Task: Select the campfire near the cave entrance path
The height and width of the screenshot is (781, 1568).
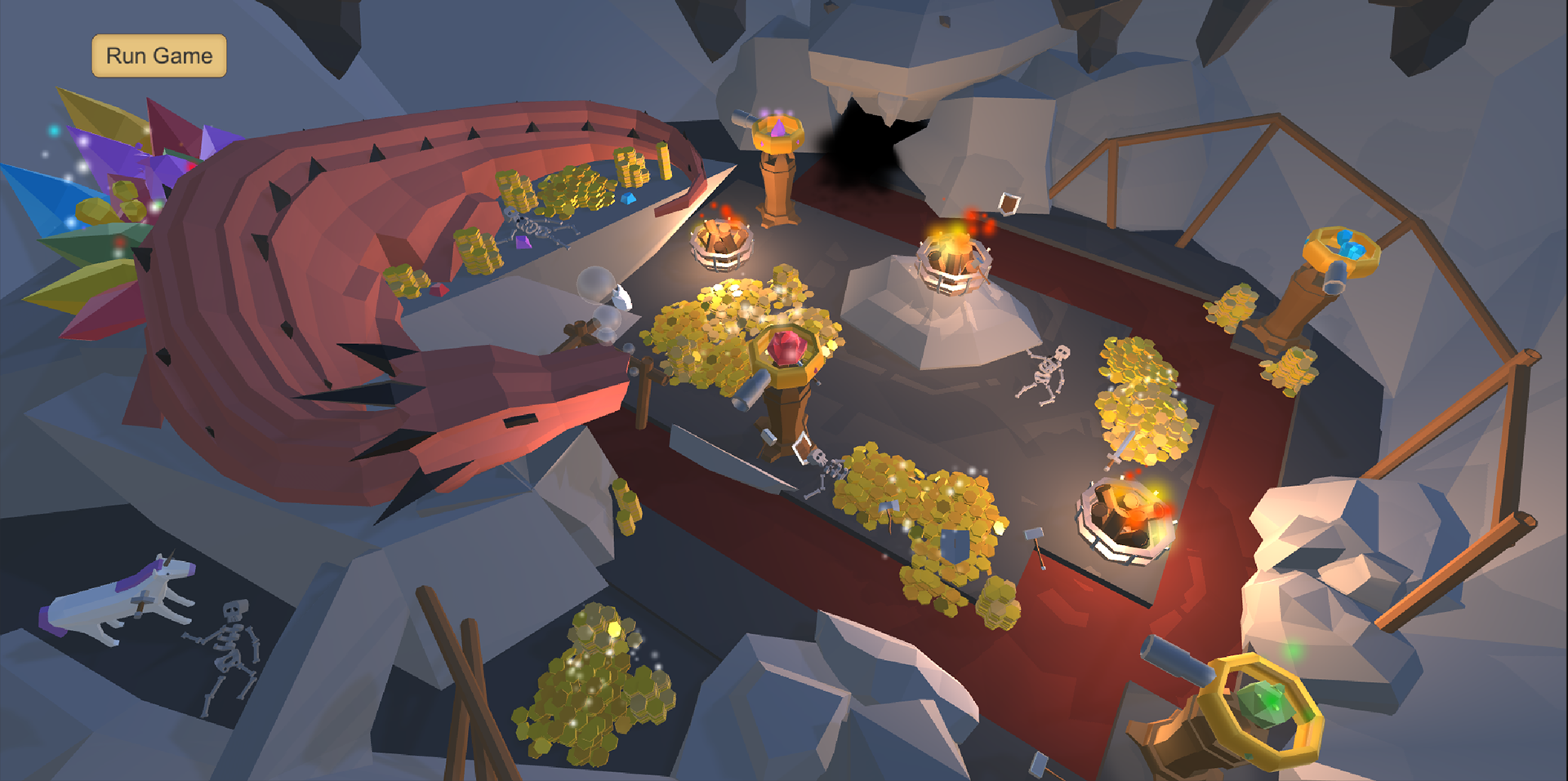Action: [723, 241]
